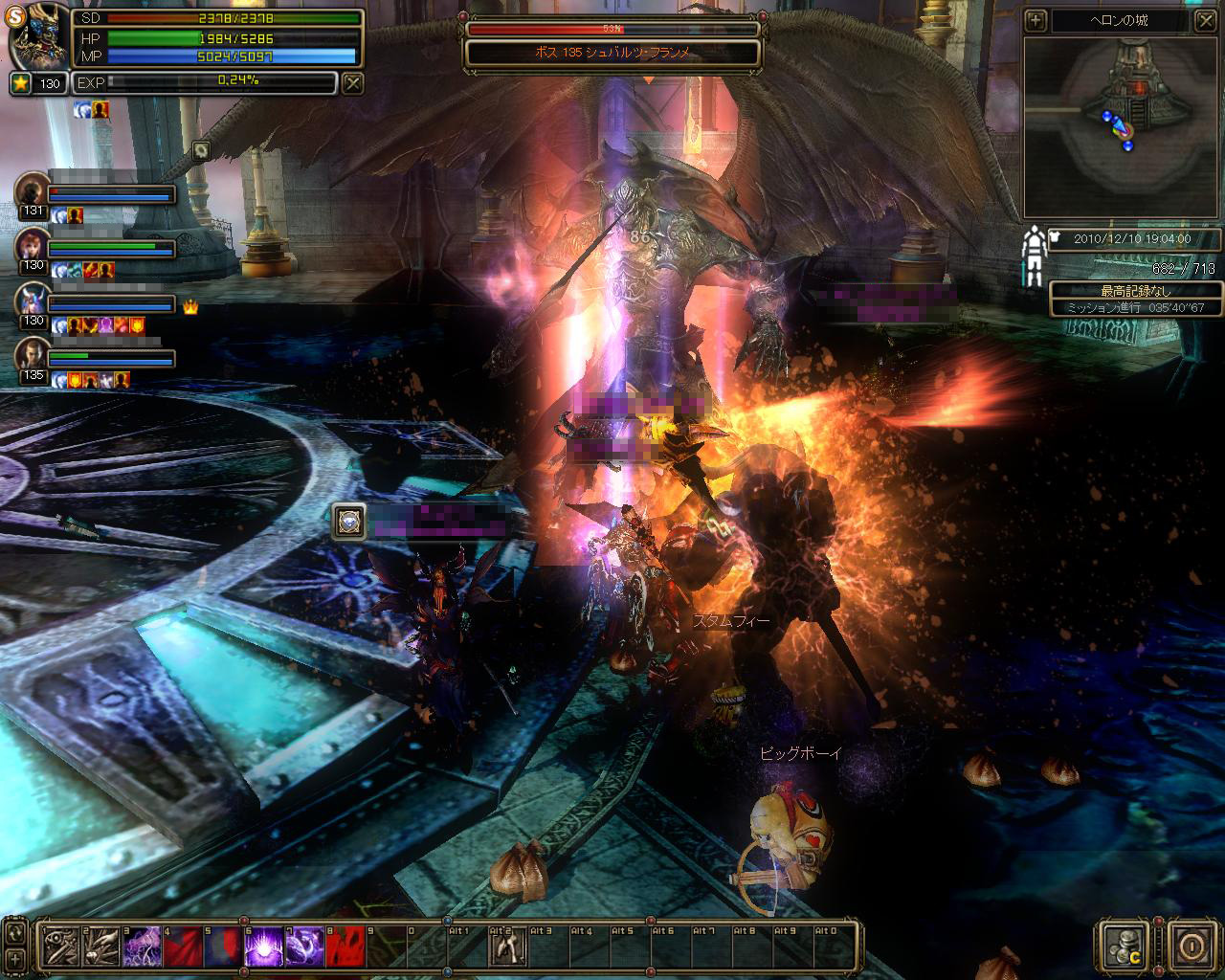Click the small gear icon near the pillar
Screen dimensions: 1225x980
[201, 149]
